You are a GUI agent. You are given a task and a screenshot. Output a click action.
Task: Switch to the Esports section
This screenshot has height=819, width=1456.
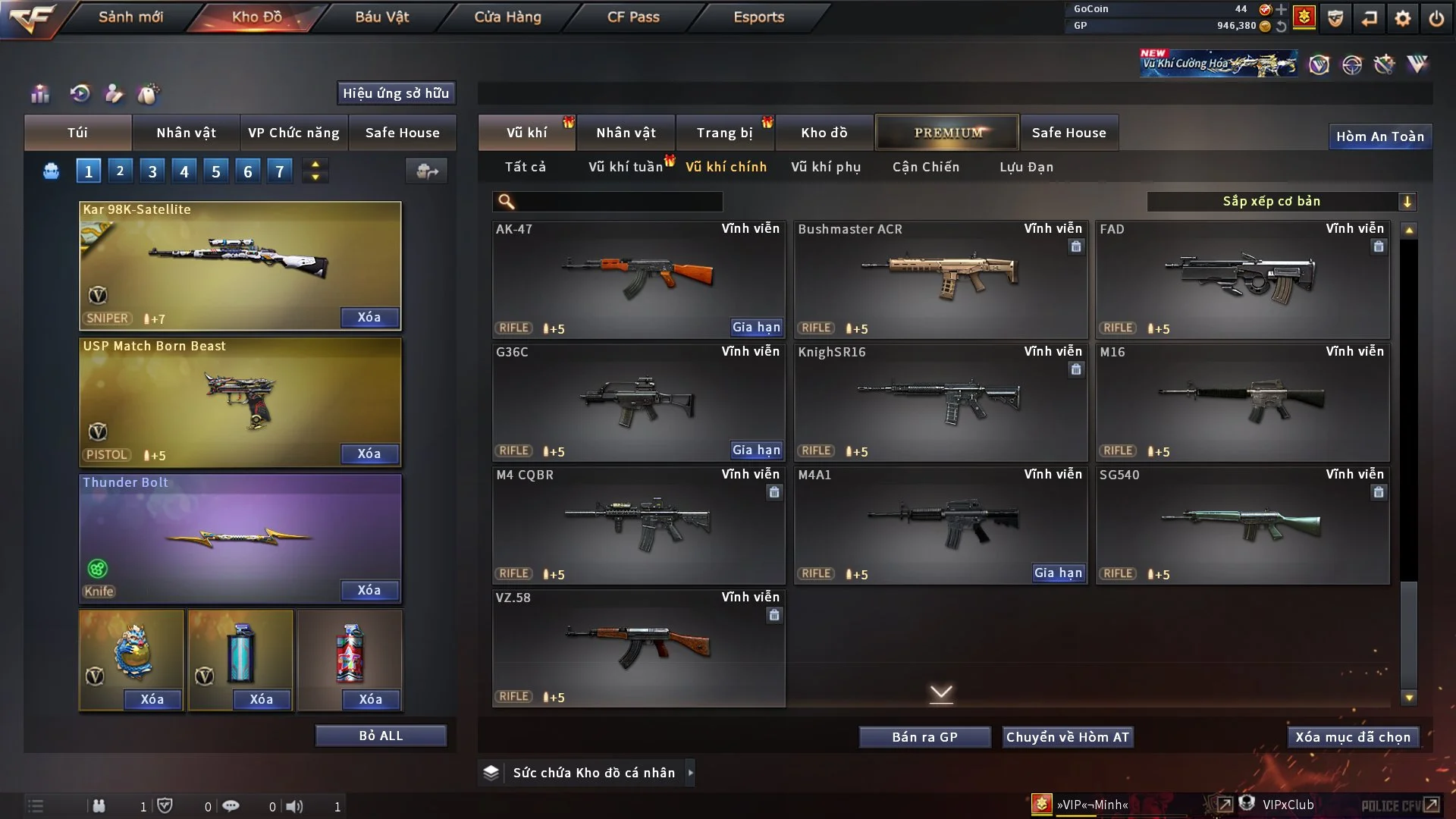758,17
